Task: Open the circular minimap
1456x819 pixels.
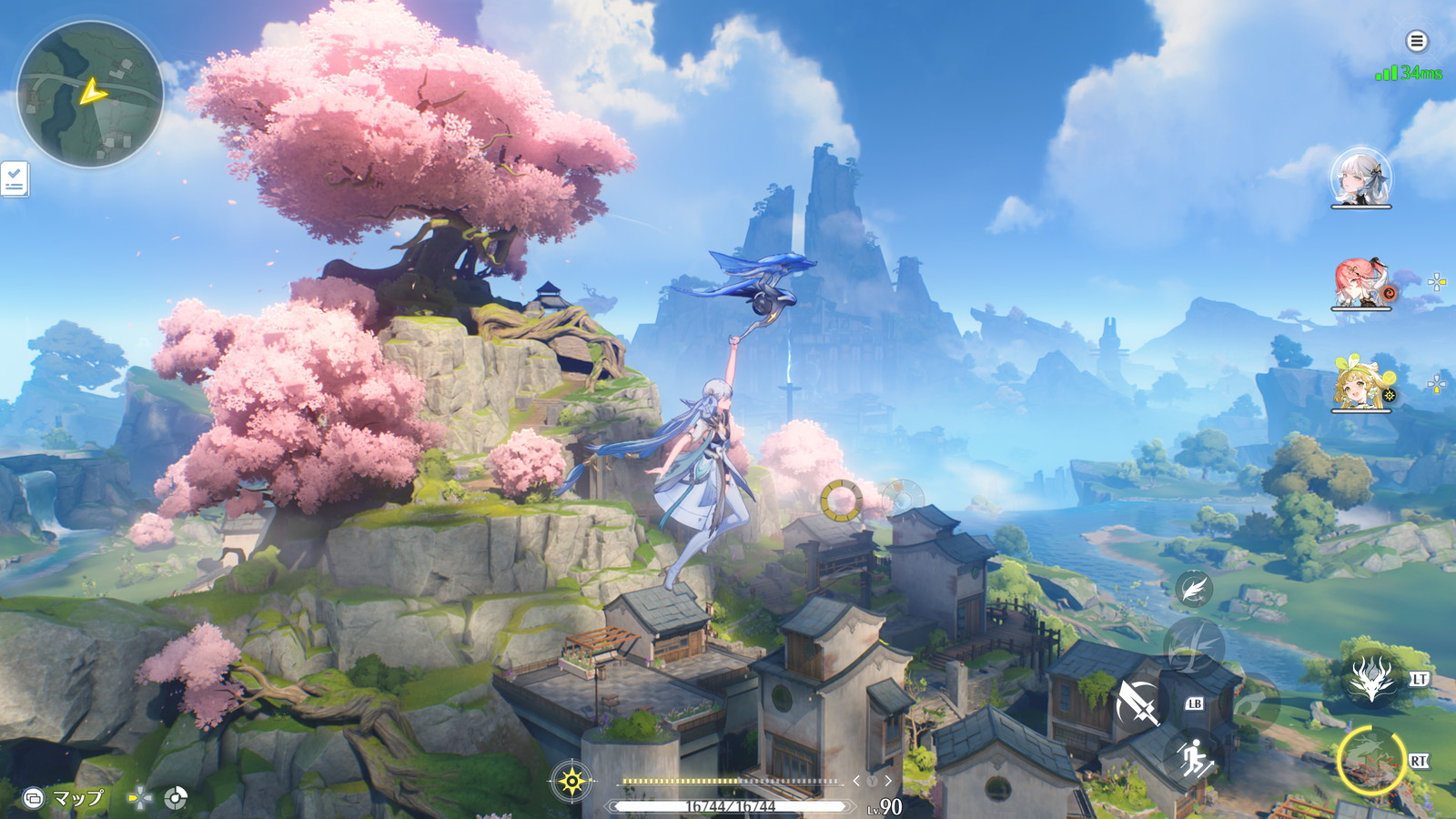Action: click(90, 94)
